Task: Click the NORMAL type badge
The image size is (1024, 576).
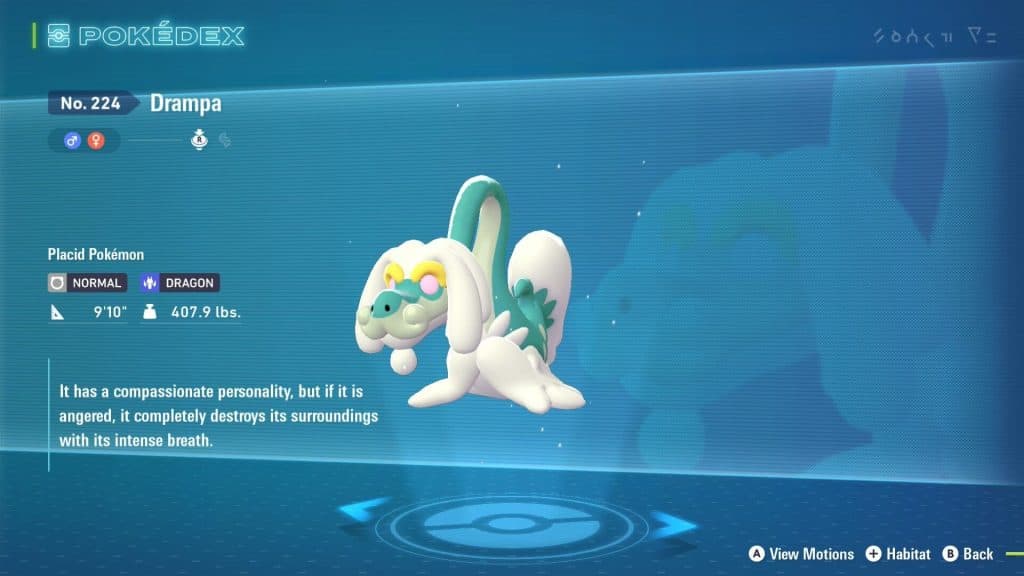Action: pos(86,283)
